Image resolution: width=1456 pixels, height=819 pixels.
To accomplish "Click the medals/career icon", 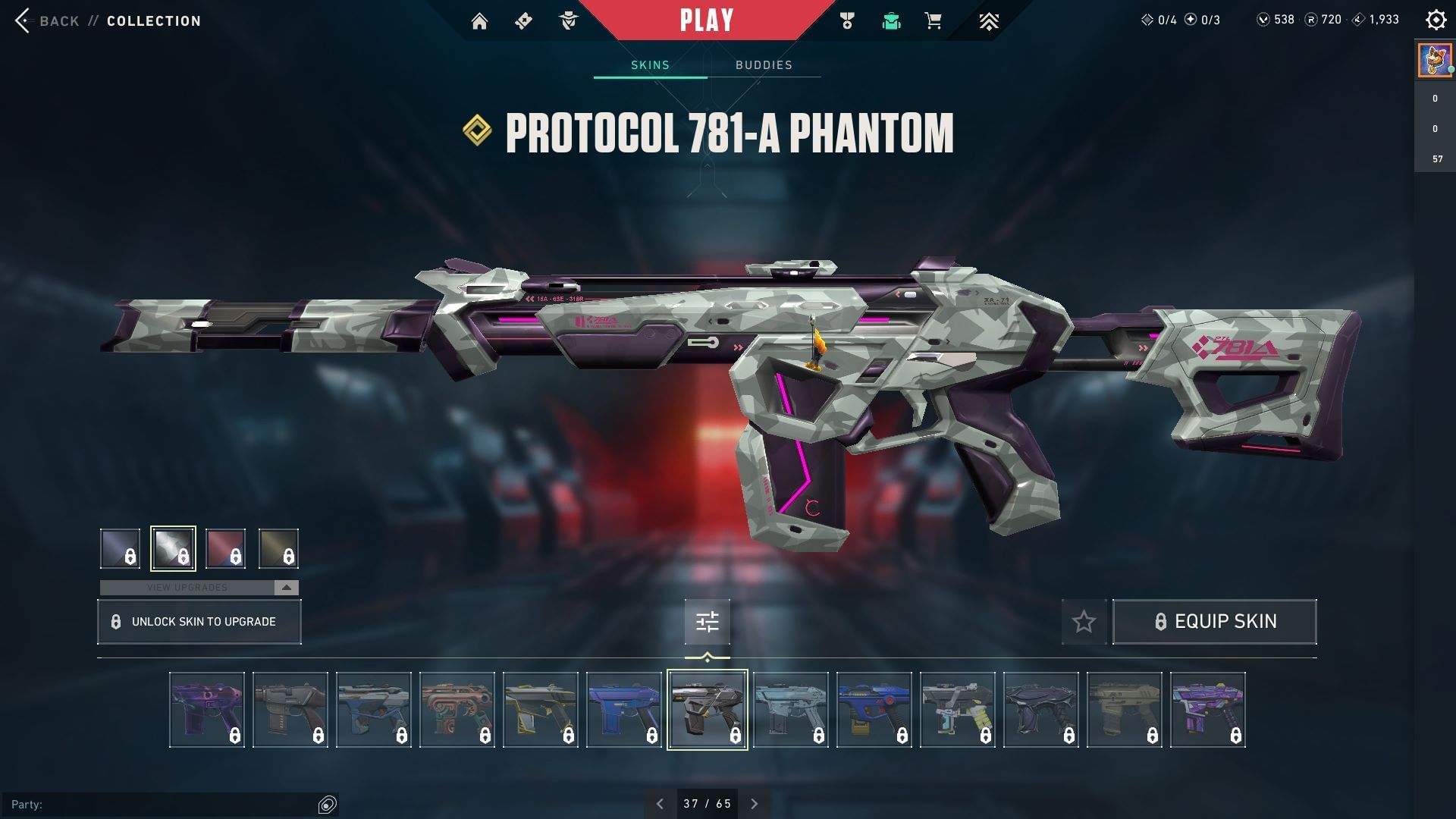I will pyautogui.click(x=847, y=20).
